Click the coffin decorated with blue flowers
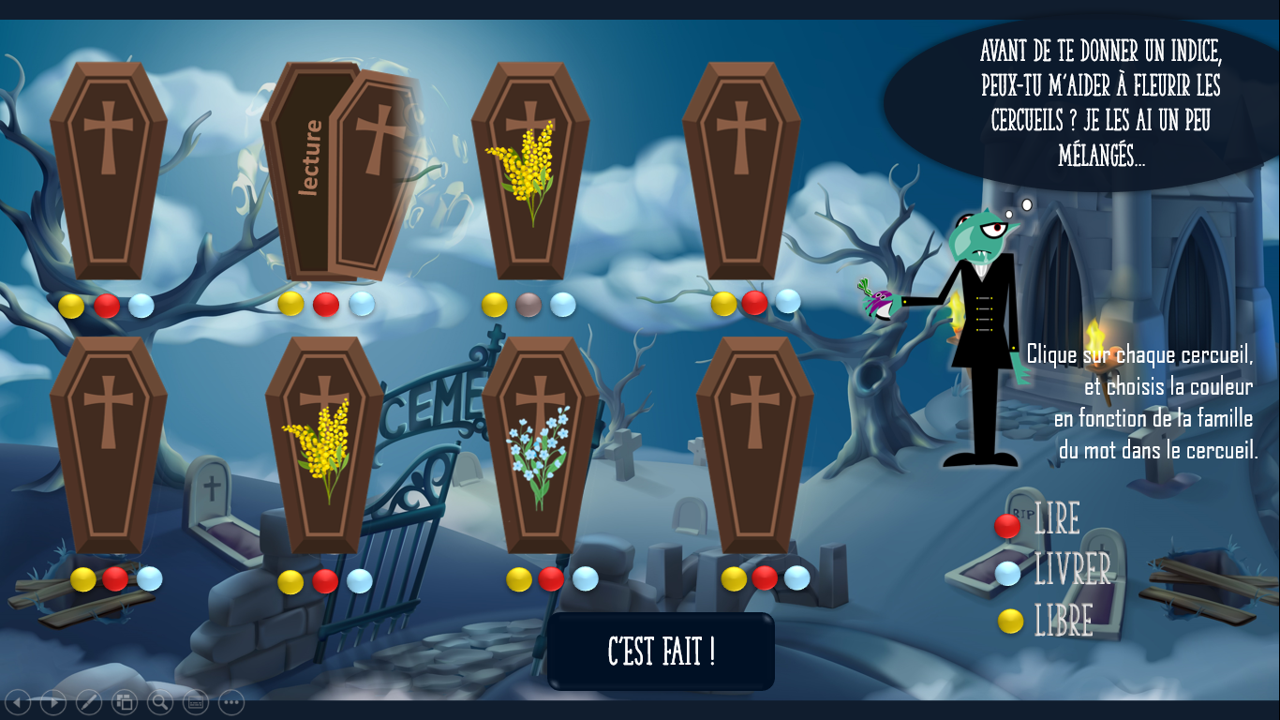1280x720 pixels. [540, 445]
